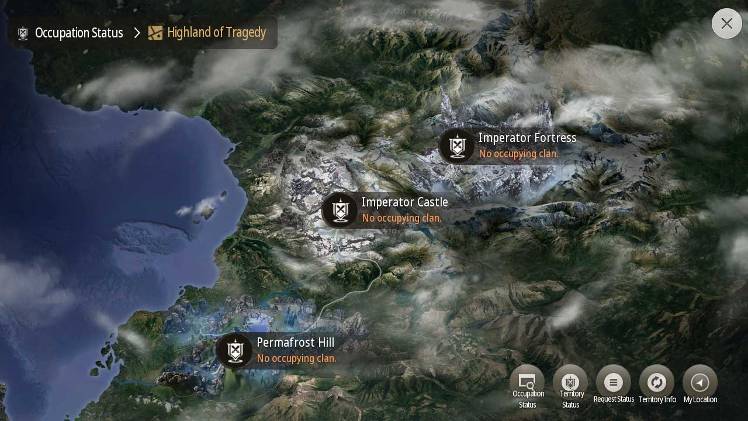Open the Occupation Status button
Viewport: 748px width, 421px height.
coord(527,382)
